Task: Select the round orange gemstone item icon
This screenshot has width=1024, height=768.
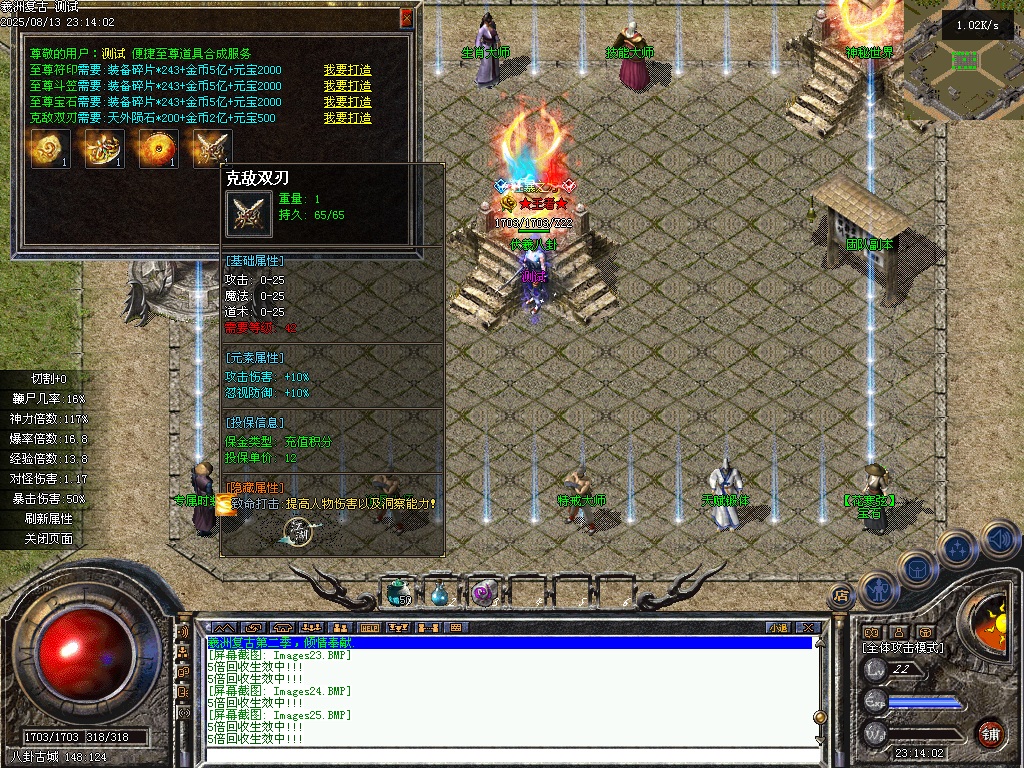Action: [x=158, y=148]
